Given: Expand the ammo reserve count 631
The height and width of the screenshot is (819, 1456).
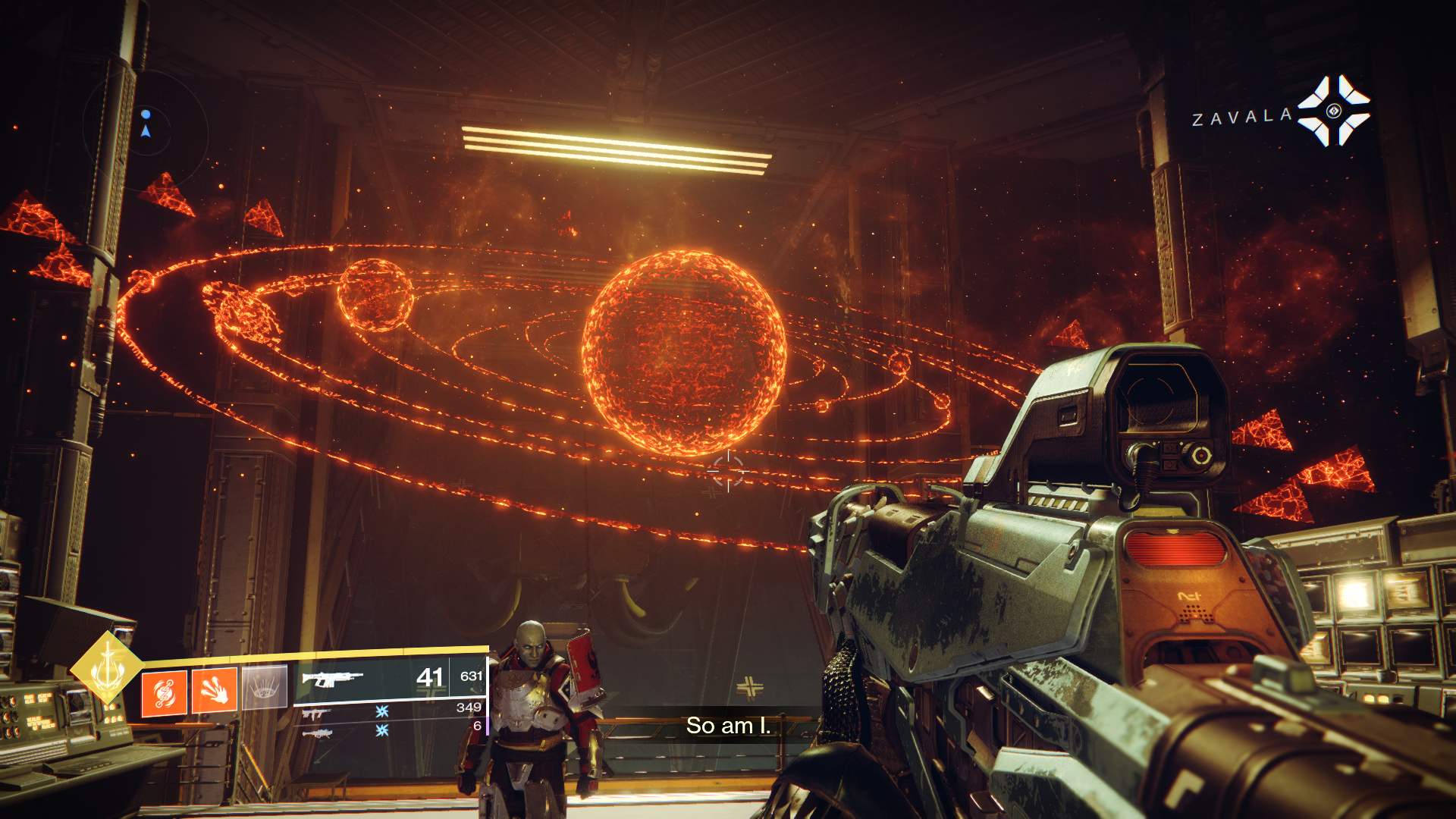Looking at the screenshot, I should (x=472, y=676).
